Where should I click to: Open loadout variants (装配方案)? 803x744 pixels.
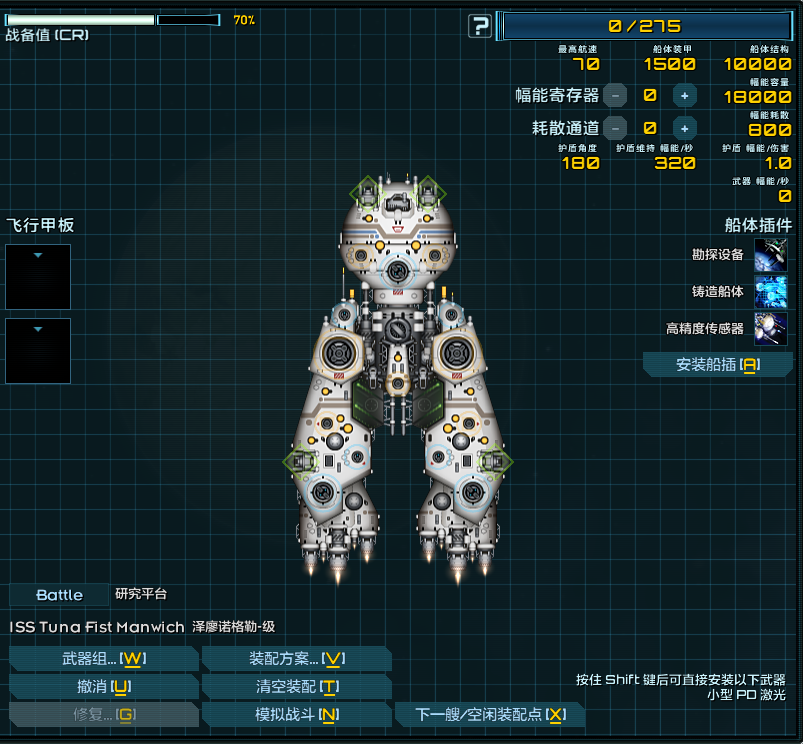(296, 659)
